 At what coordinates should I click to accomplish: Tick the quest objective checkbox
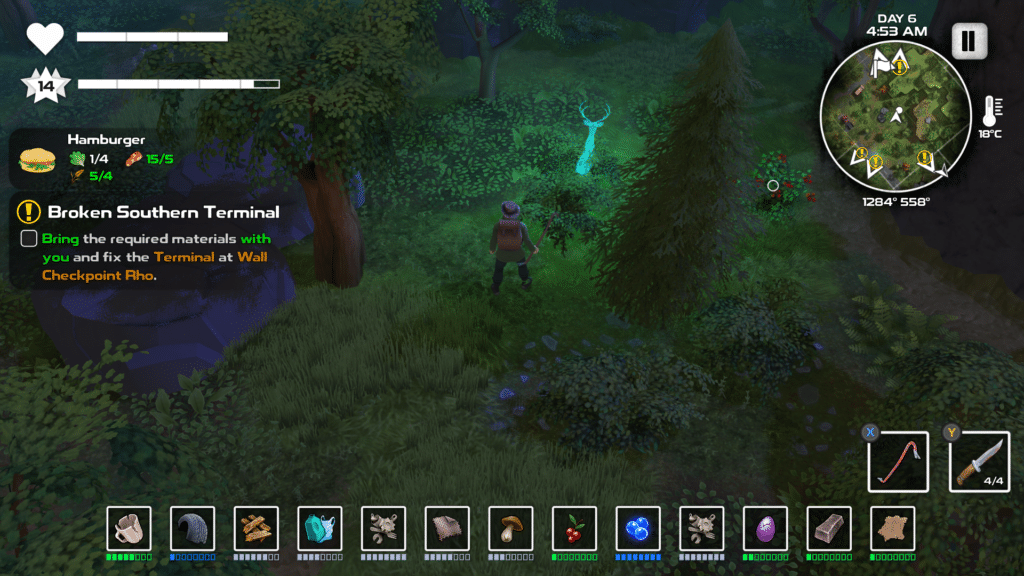point(29,240)
